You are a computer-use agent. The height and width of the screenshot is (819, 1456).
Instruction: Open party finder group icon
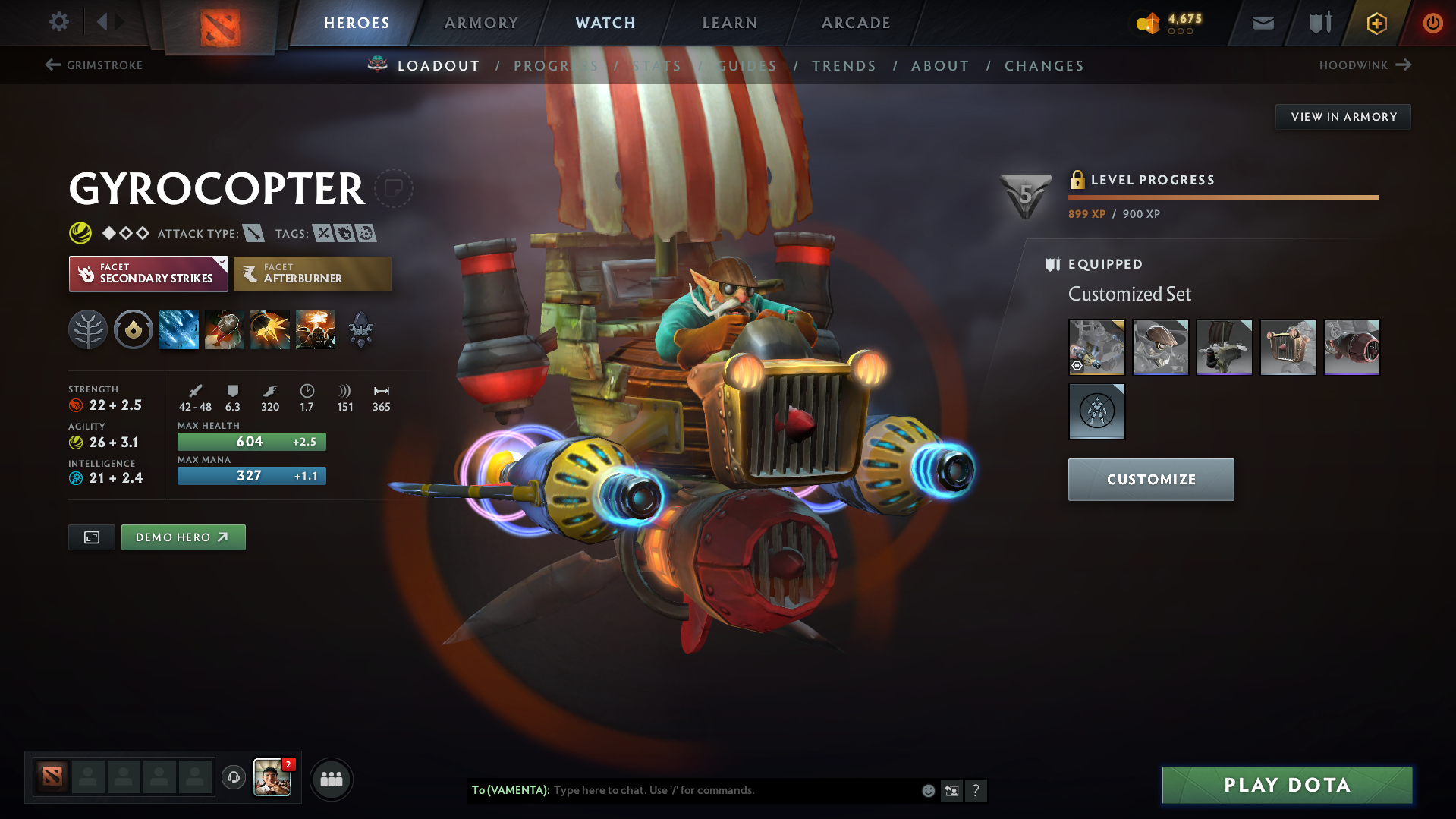pos(331,779)
